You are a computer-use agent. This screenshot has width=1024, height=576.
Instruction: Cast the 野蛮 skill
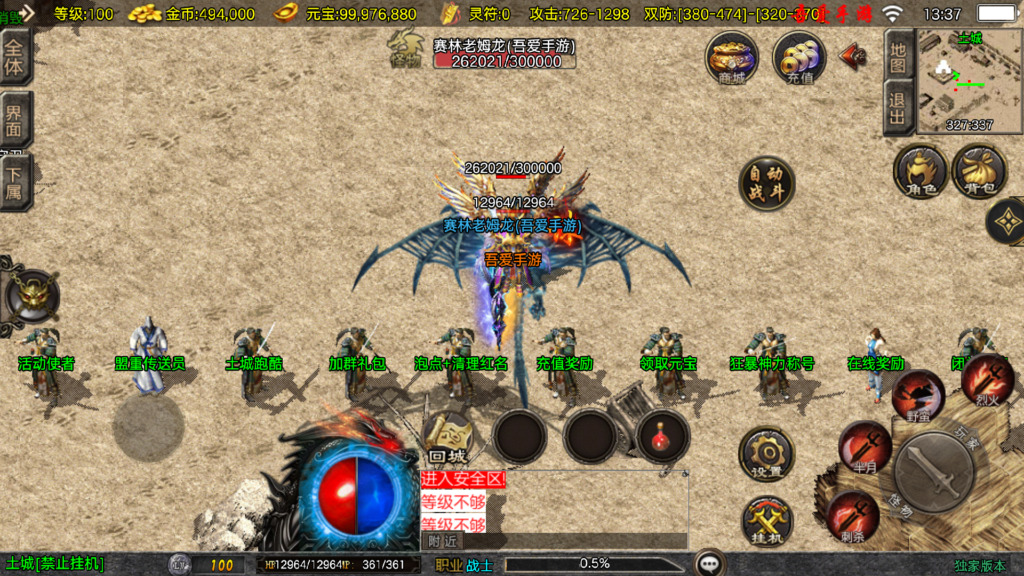point(918,395)
